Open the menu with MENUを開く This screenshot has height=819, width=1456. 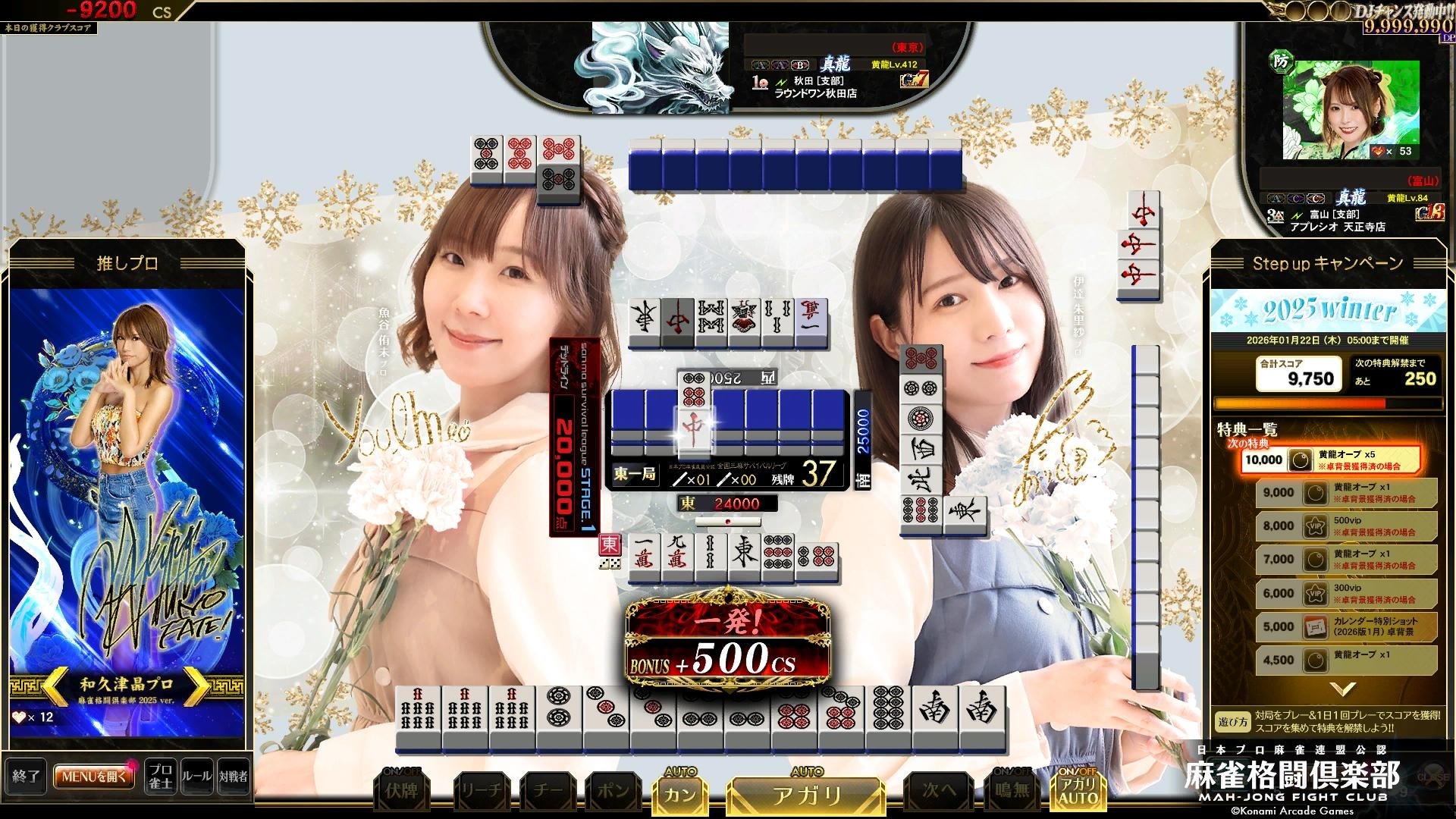click(93, 777)
